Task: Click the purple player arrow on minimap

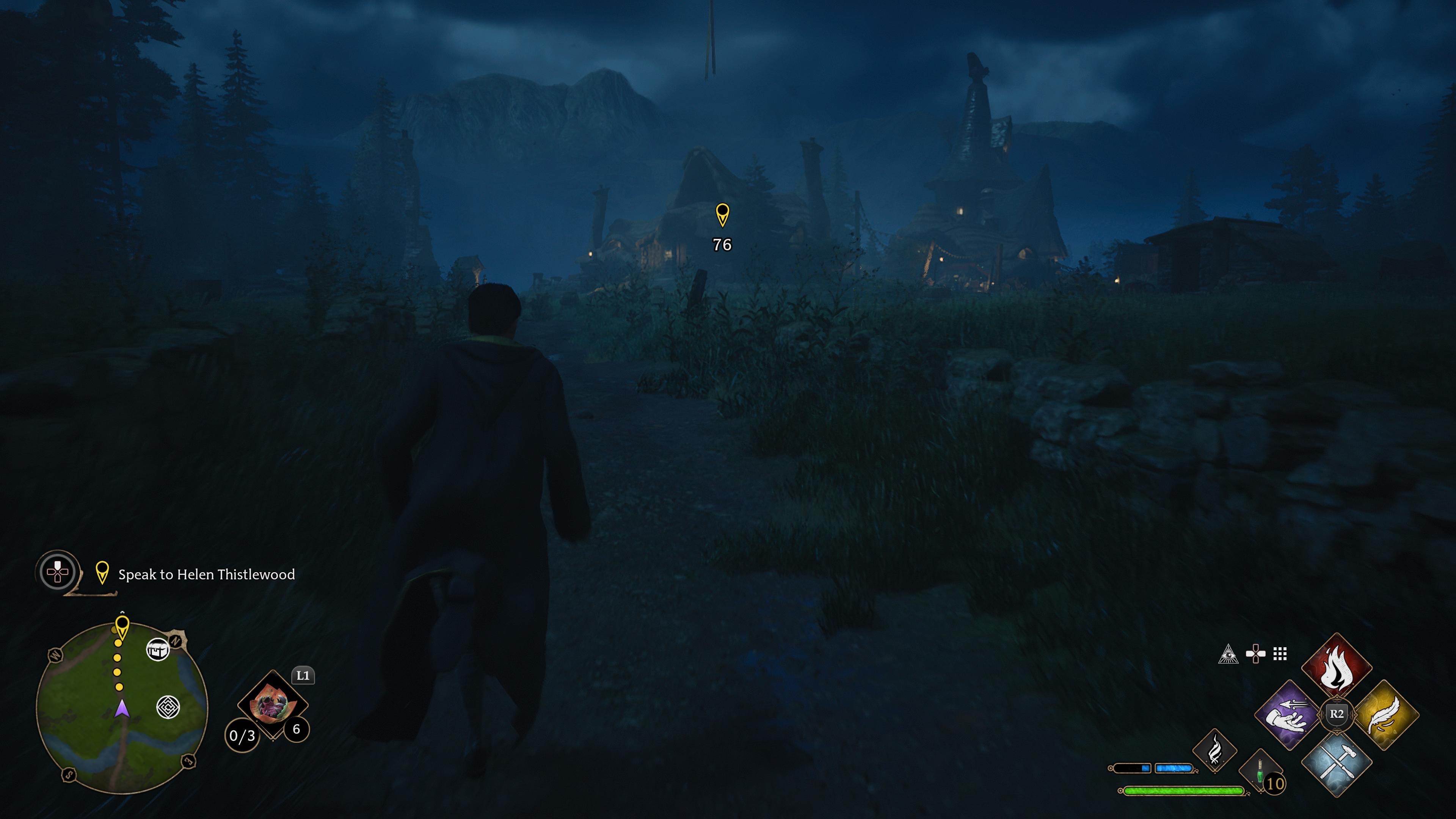Action: pos(122,708)
